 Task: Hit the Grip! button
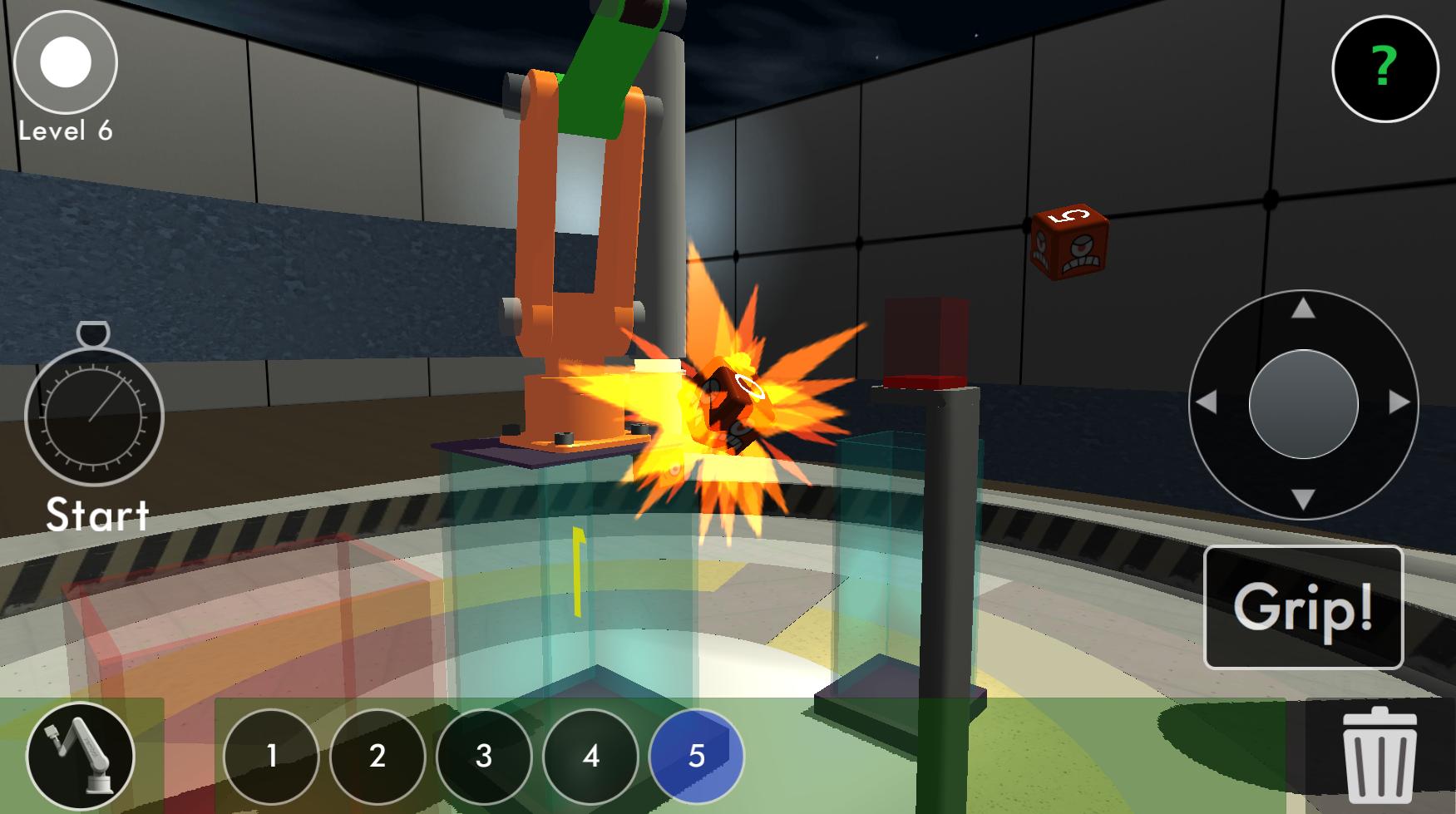click(x=1303, y=608)
